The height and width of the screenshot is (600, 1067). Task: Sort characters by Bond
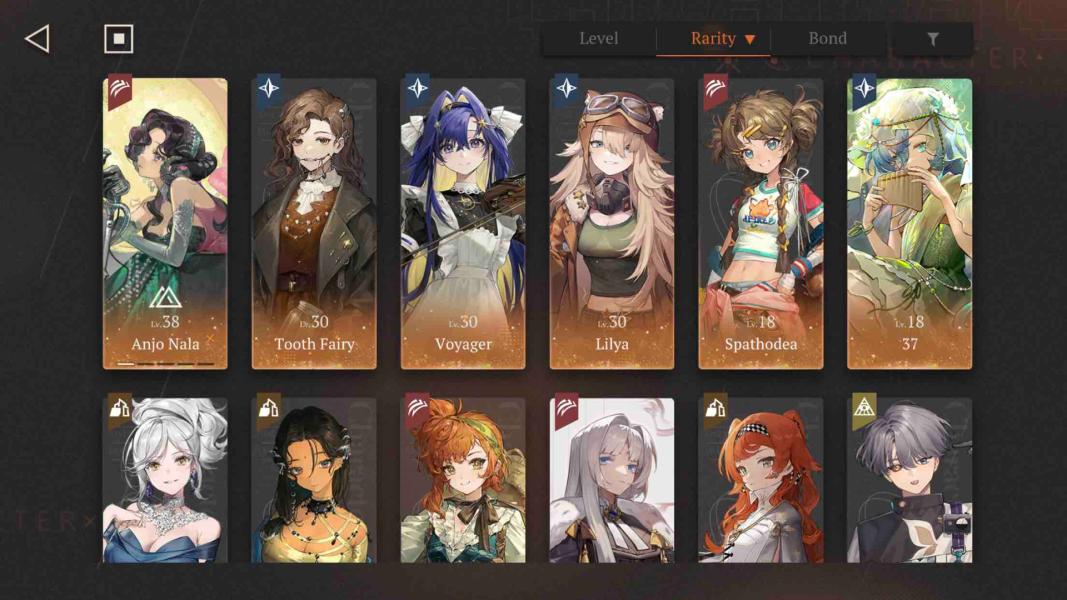(827, 39)
